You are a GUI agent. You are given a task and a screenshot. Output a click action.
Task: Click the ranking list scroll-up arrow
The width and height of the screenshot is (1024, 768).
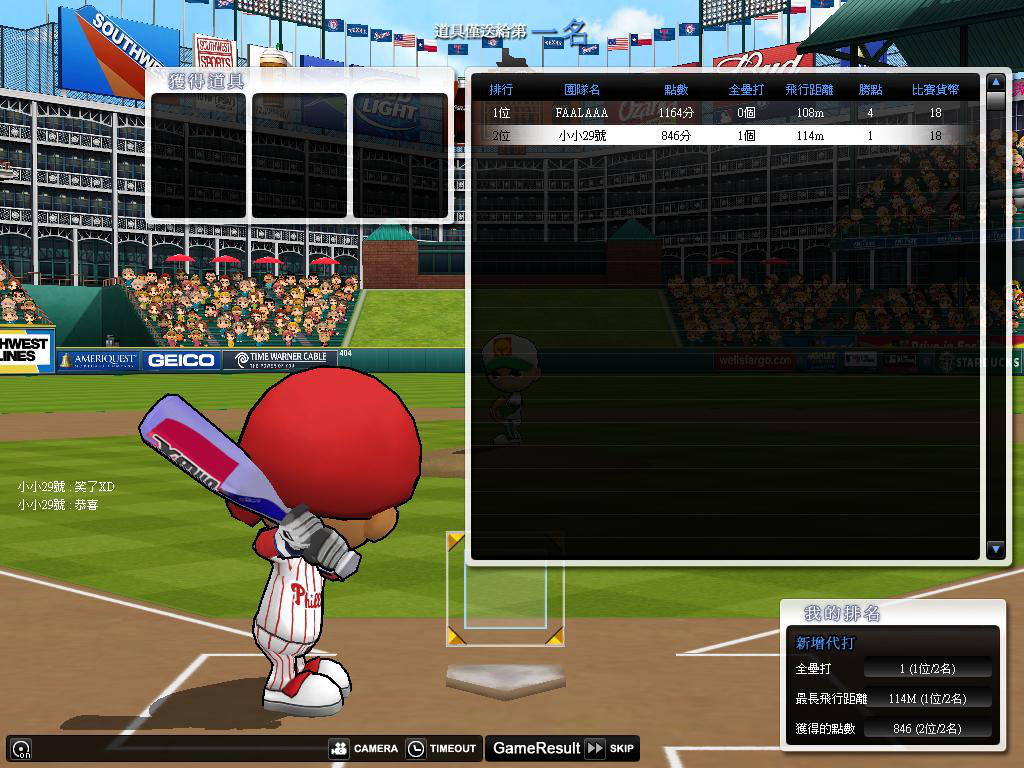pyautogui.click(x=995, y=82)
